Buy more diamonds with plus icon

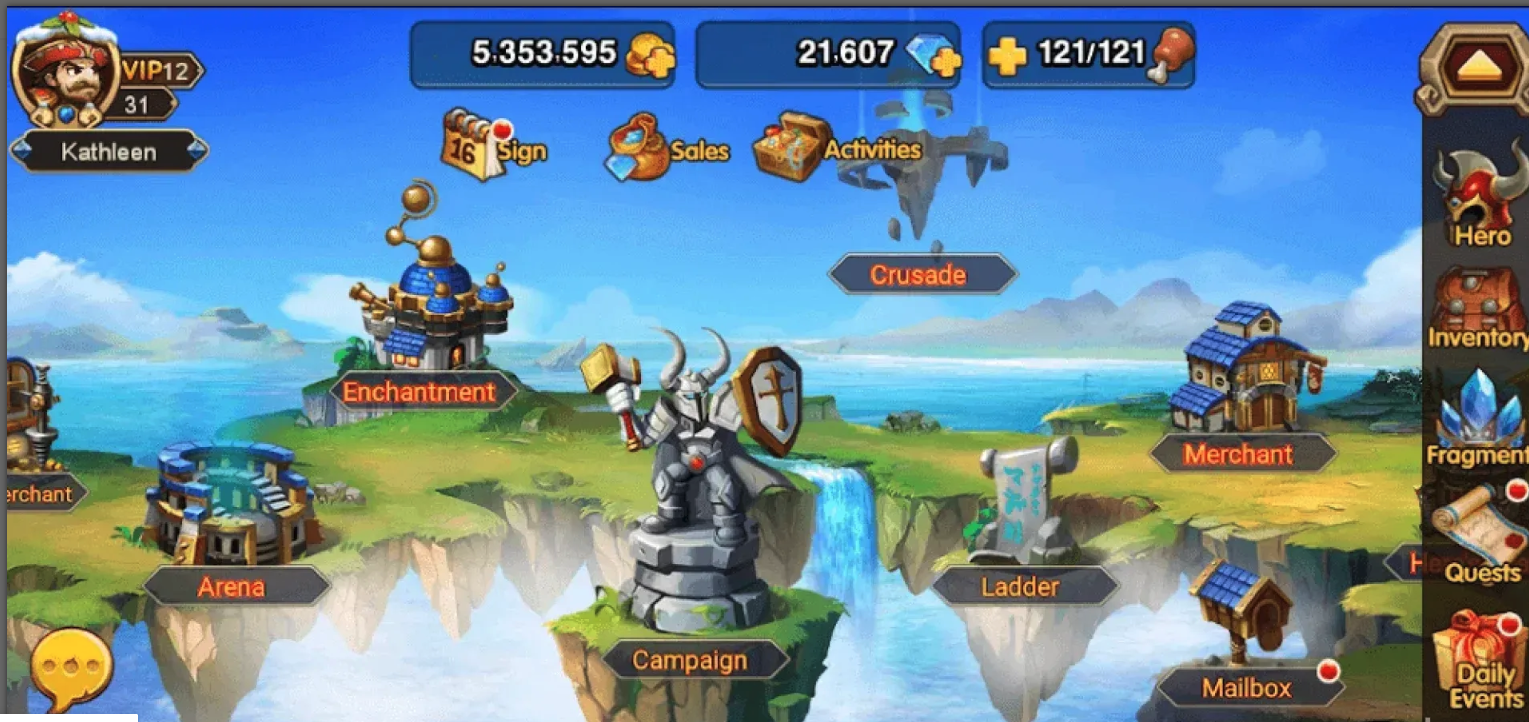tap(934, 56)
